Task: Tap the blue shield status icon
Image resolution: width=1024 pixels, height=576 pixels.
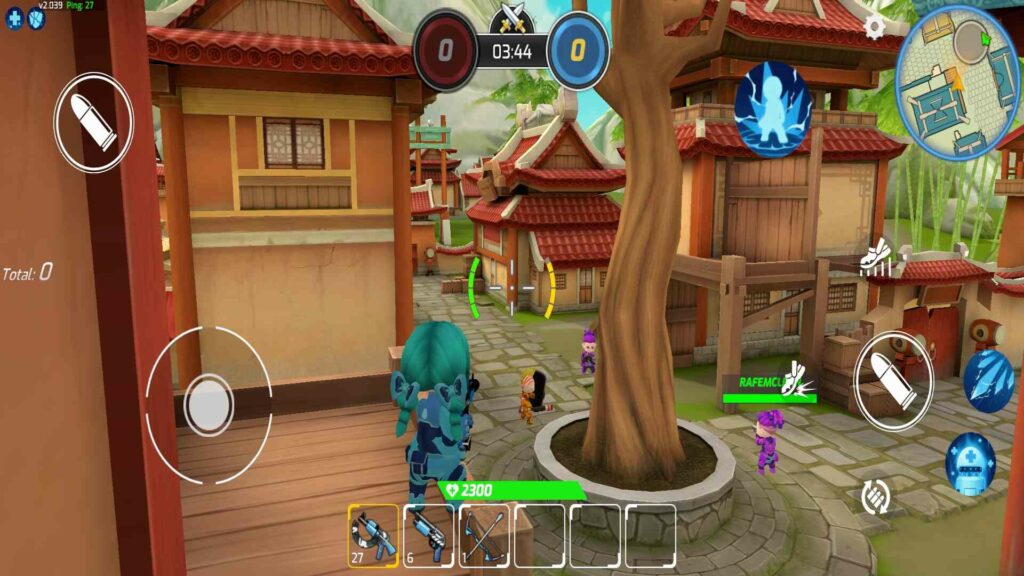Action: click(x=37, y=18)
